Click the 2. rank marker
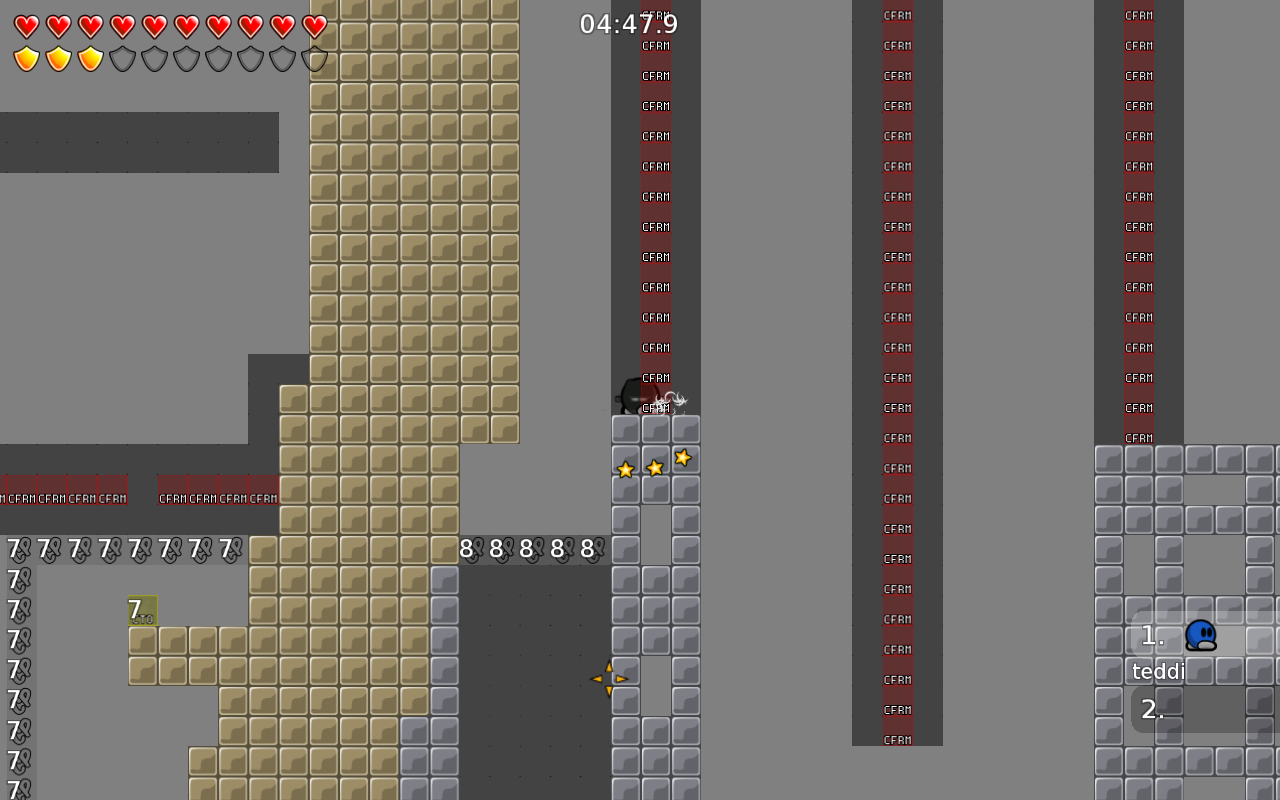The image size is (1280, 800). pos(1153,708)
